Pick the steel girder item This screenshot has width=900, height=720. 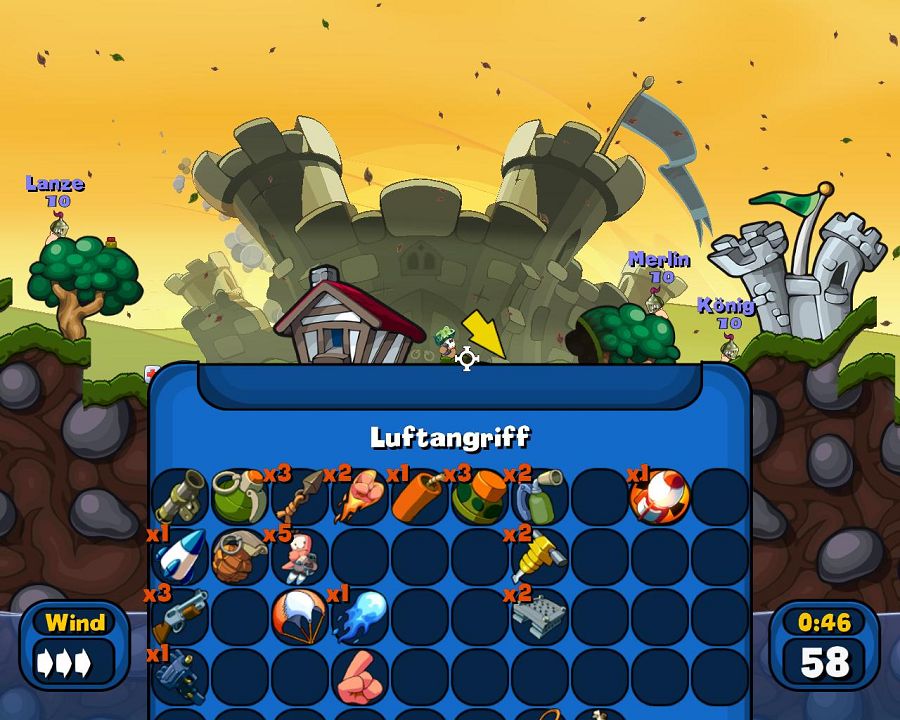540,617
